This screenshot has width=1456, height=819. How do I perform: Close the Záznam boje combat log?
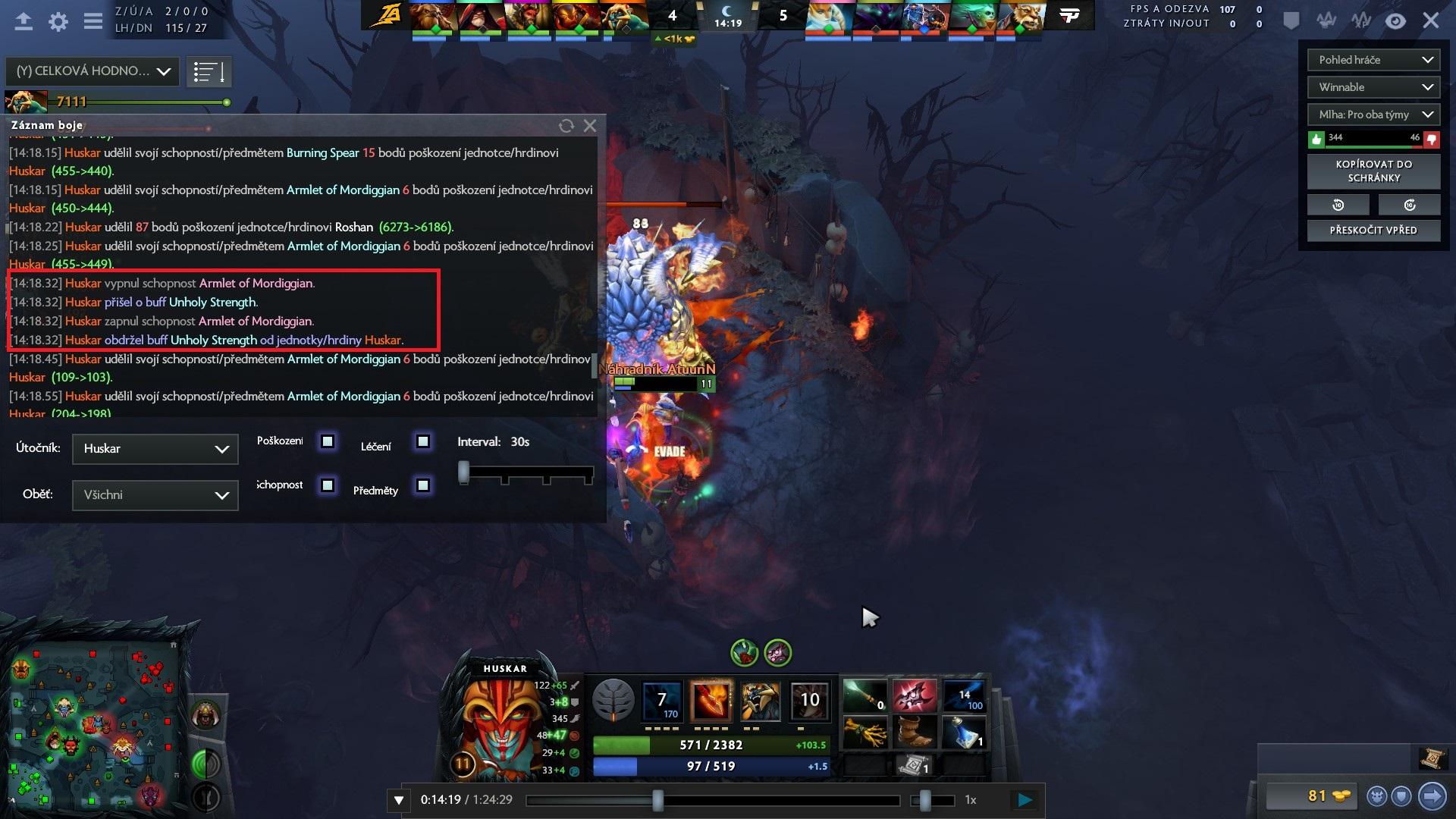tap(590, 126)
